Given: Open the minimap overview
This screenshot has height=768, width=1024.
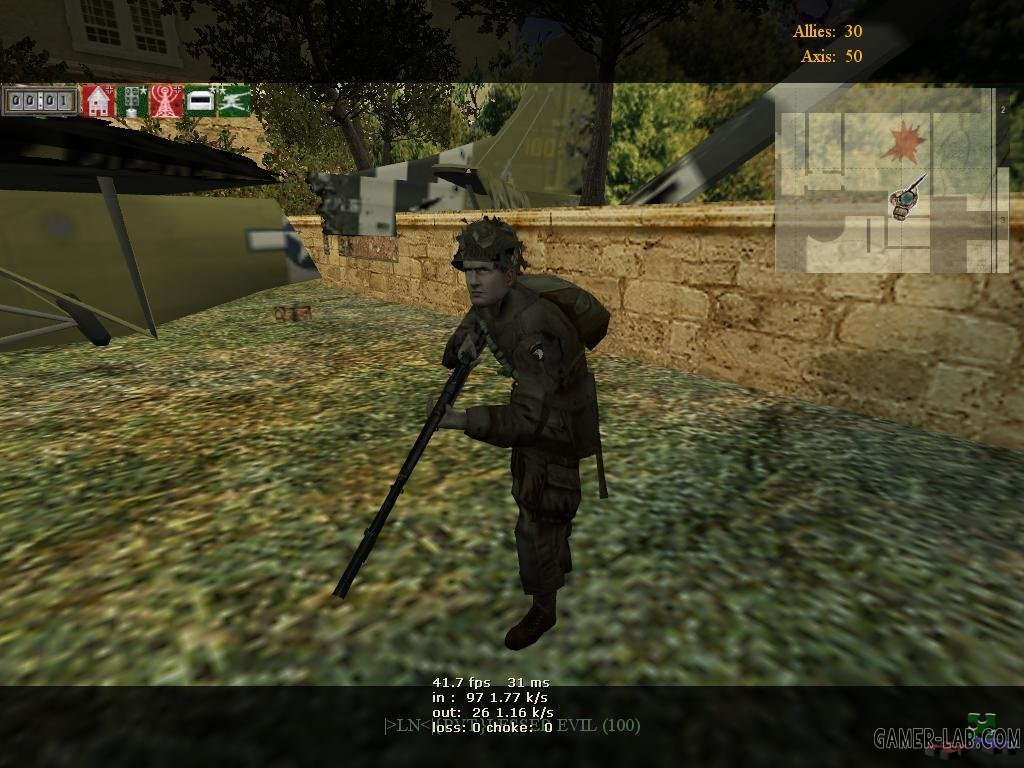Looking at the screenshot, I should (892, 180).
